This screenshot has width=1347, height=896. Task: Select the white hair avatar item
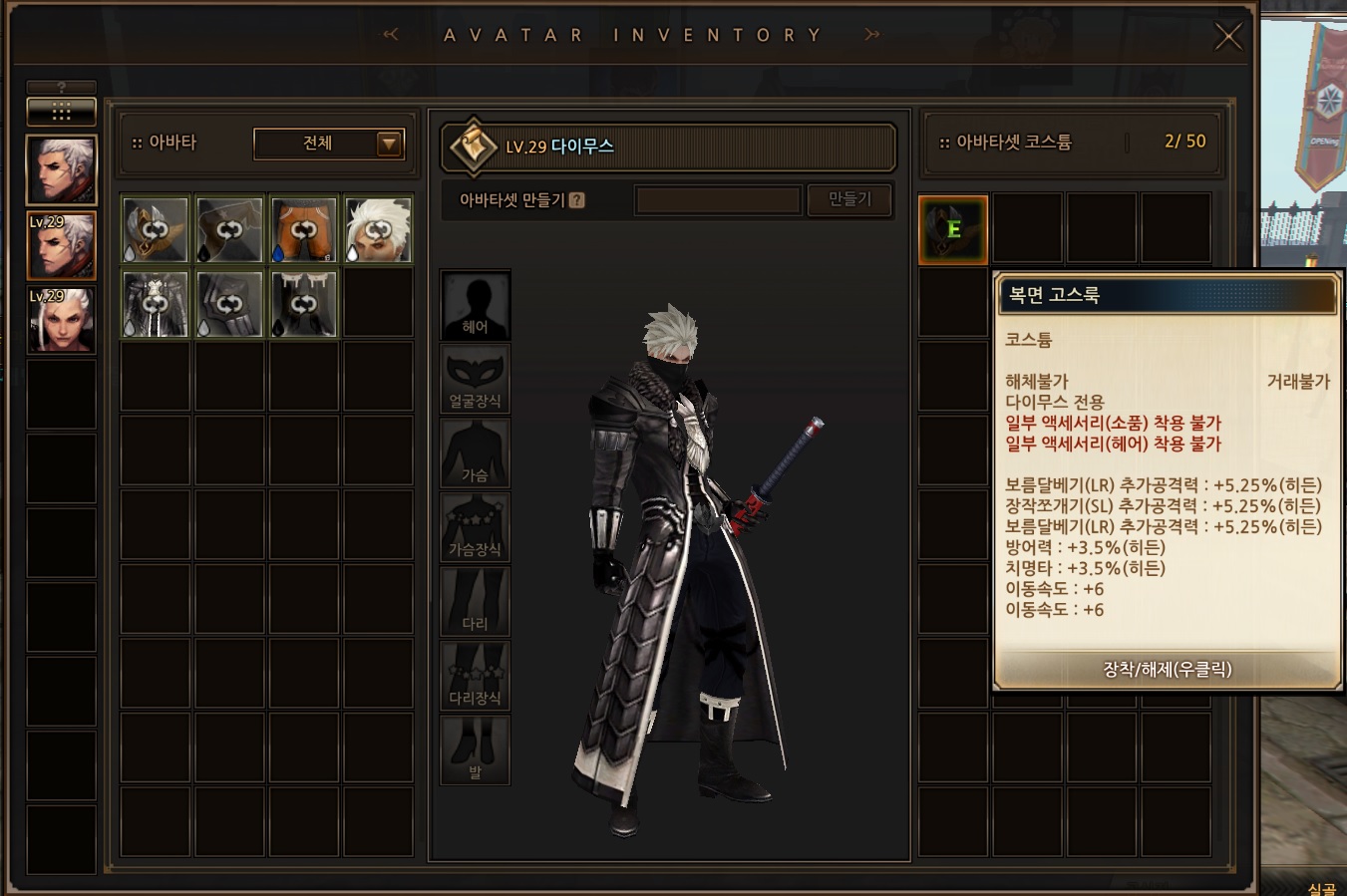[x=378, y=229]
